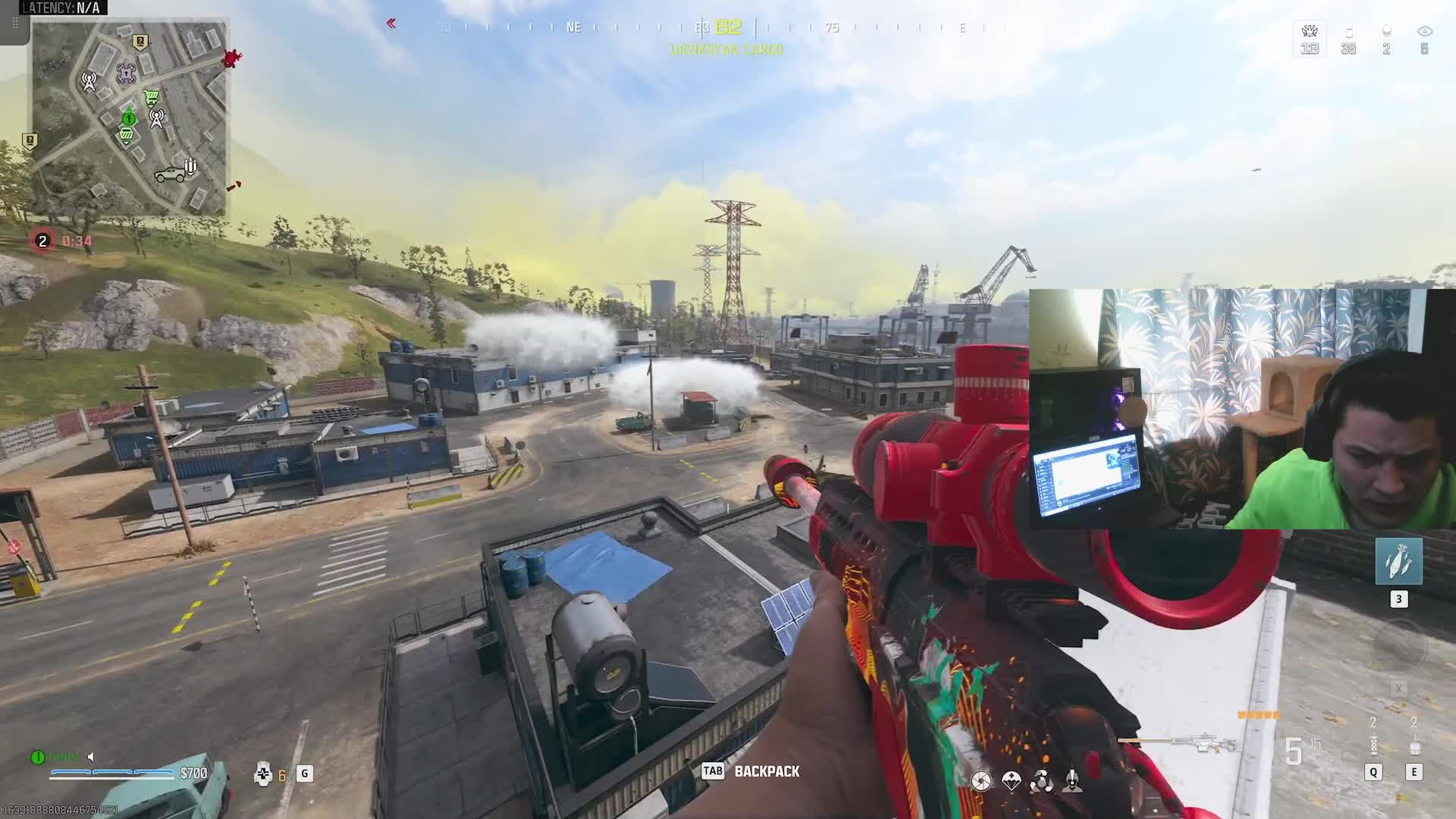Activate the cluster strike killstreak icon
The height and width of the screenshot is (819, 1456).
point(1398,561)
